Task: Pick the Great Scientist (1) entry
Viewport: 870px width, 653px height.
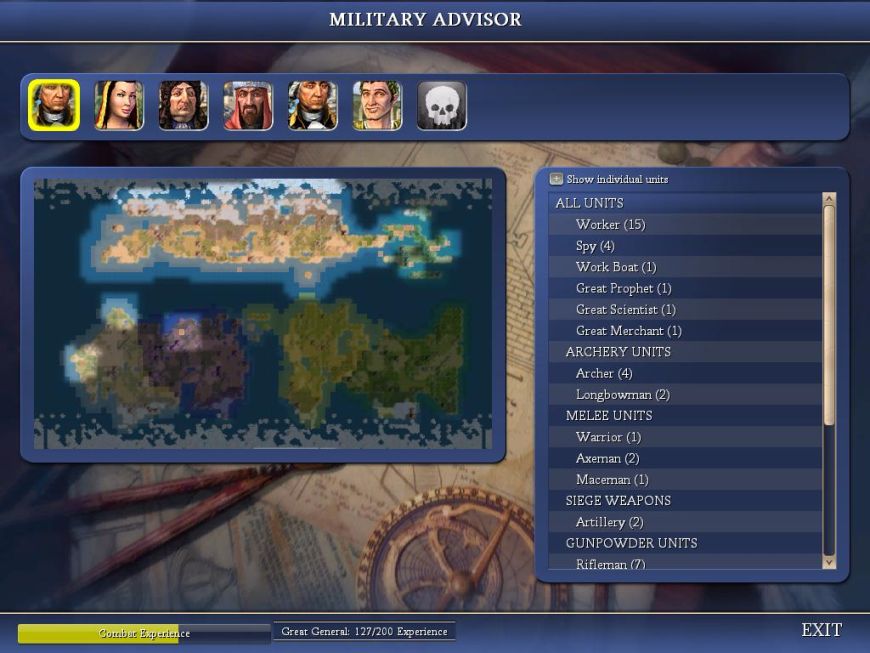Action: pos(625,310)
